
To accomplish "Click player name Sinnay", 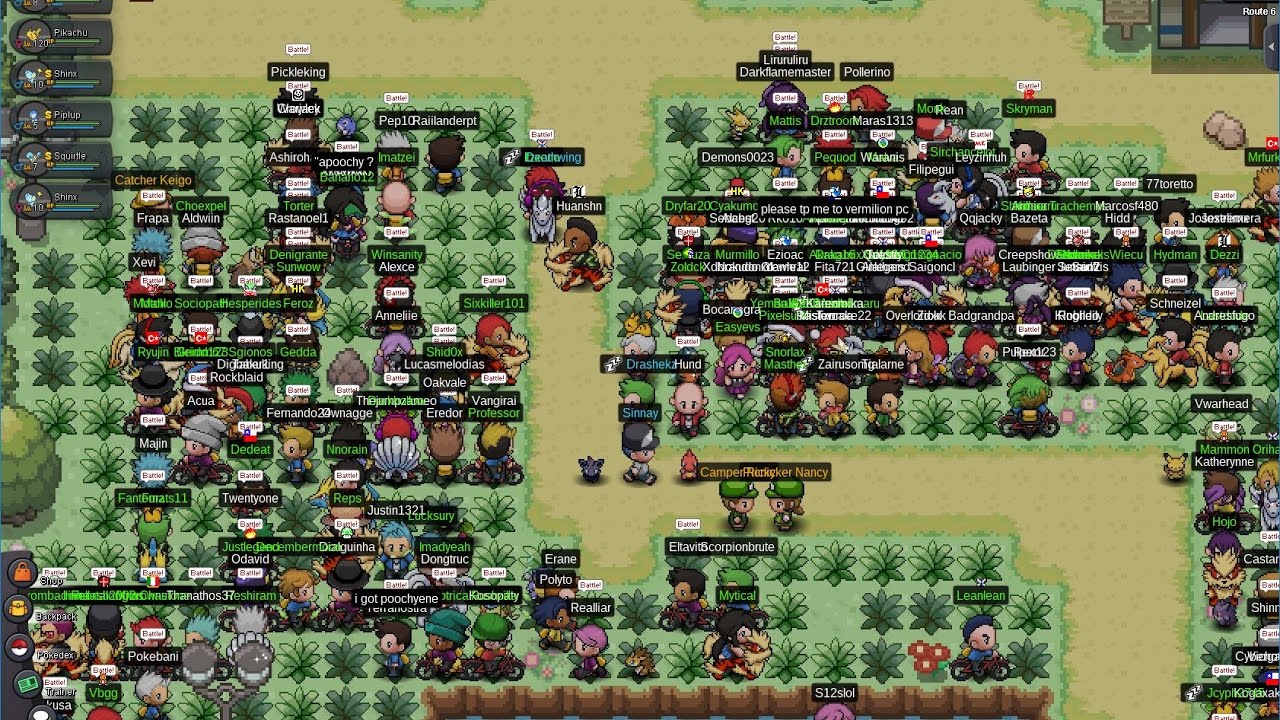I will [639, 412].
